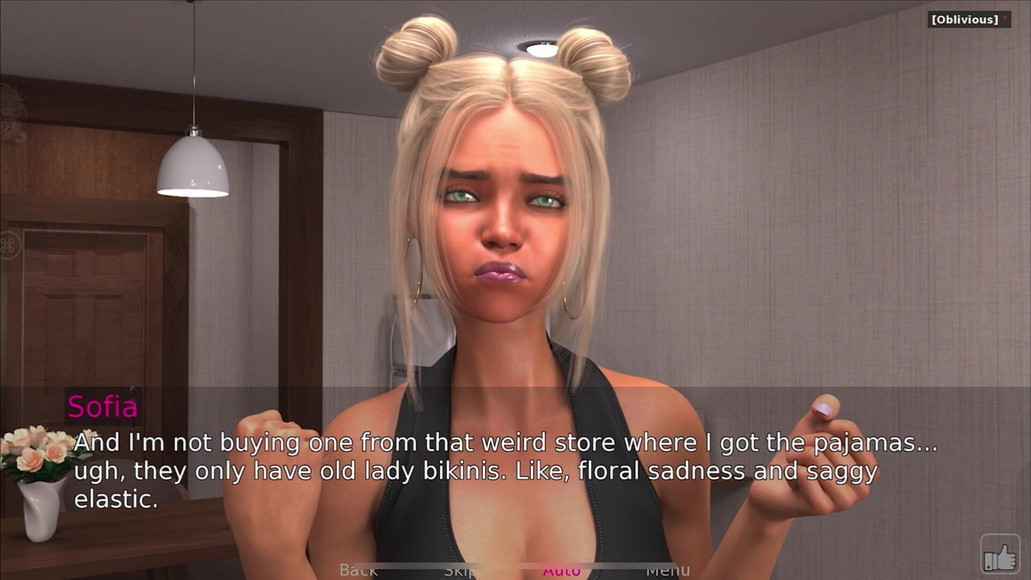Go back to the previous dialogue line

[x=358, y=571]
